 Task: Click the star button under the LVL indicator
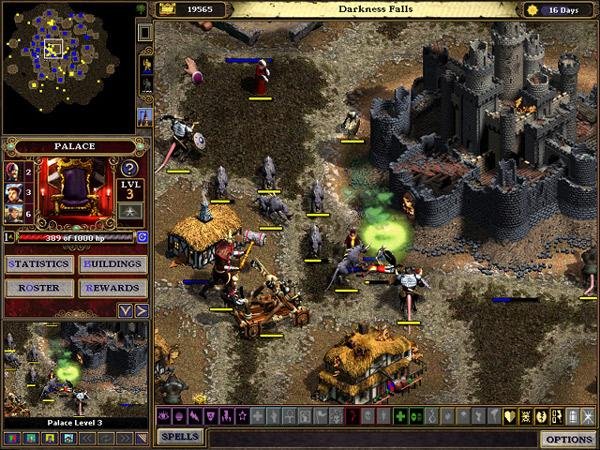point(130,210)
